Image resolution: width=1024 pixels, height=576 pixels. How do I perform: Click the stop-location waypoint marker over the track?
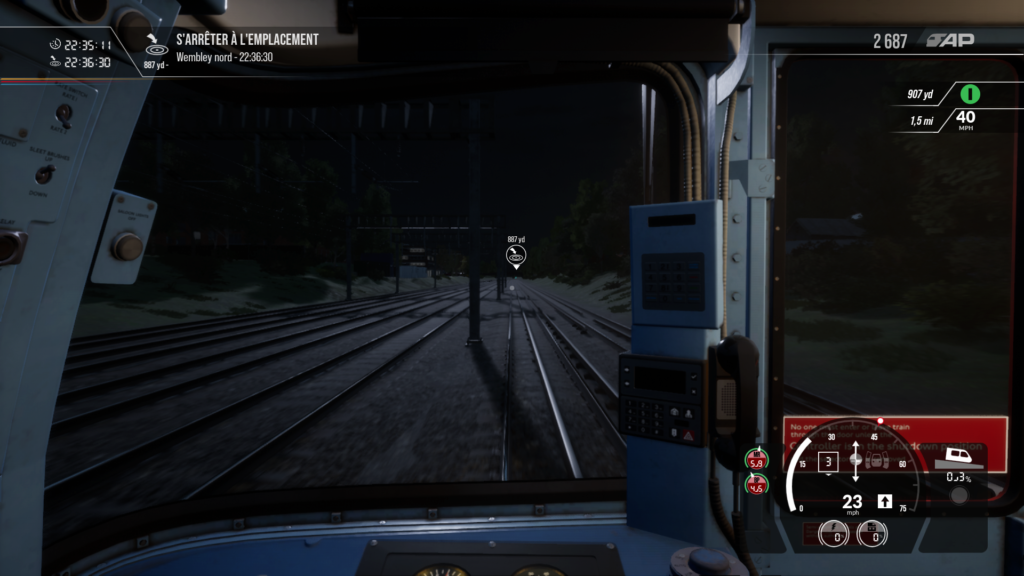pos(516,257)
